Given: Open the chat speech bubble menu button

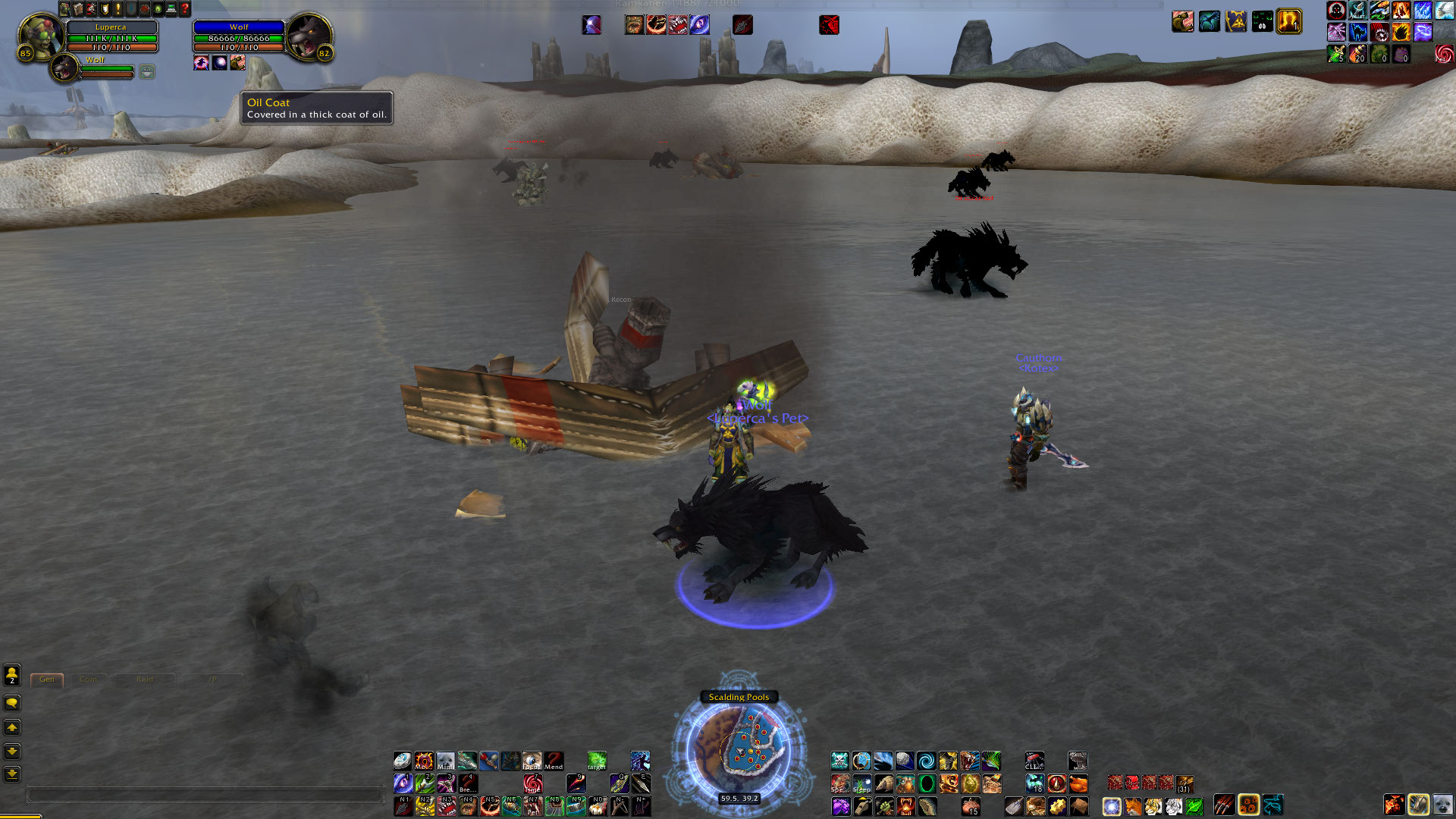Looking at the screenshot, I should 12,703.
